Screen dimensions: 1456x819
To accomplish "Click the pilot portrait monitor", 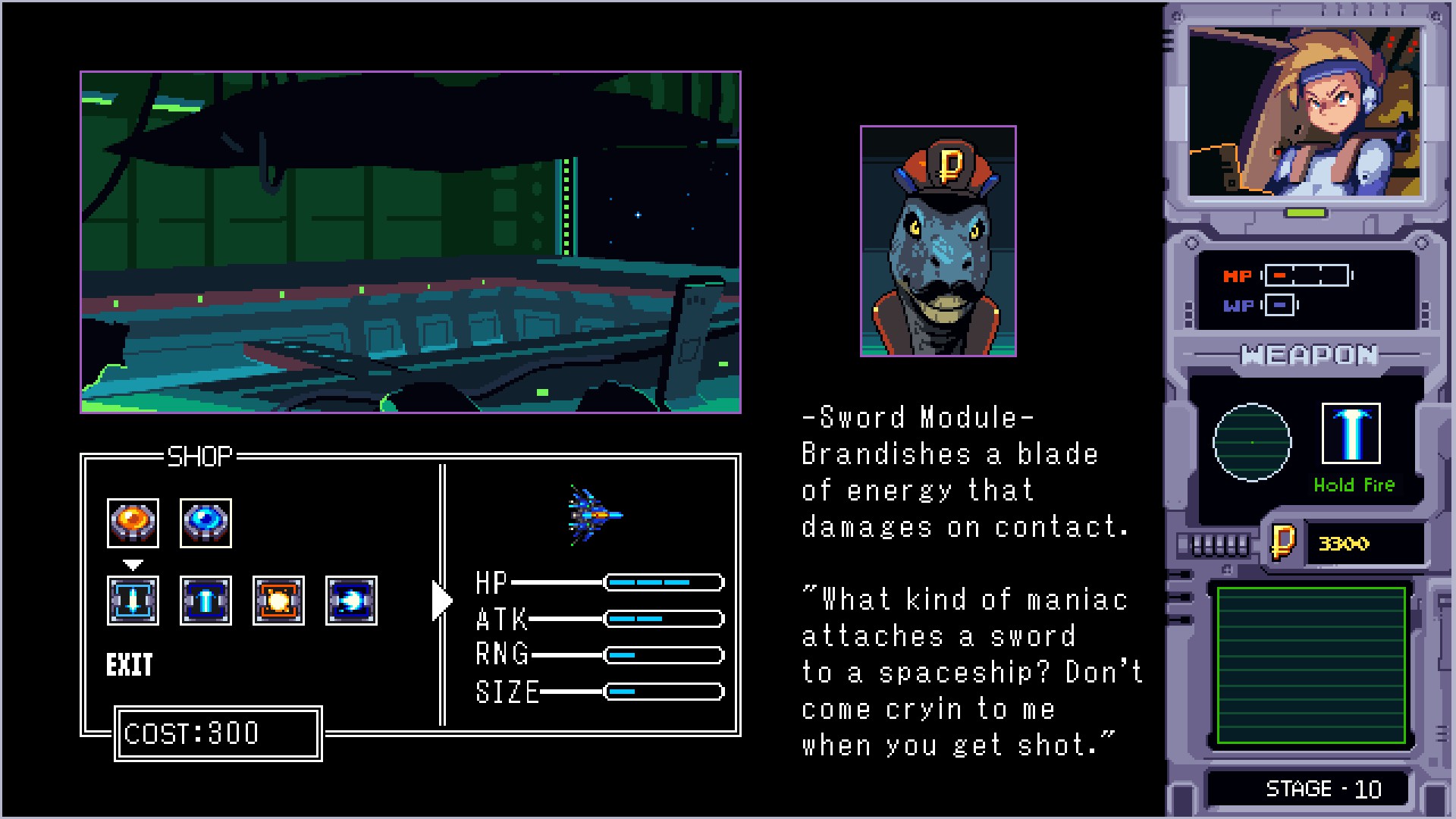I will click(x=1304, y=111).
